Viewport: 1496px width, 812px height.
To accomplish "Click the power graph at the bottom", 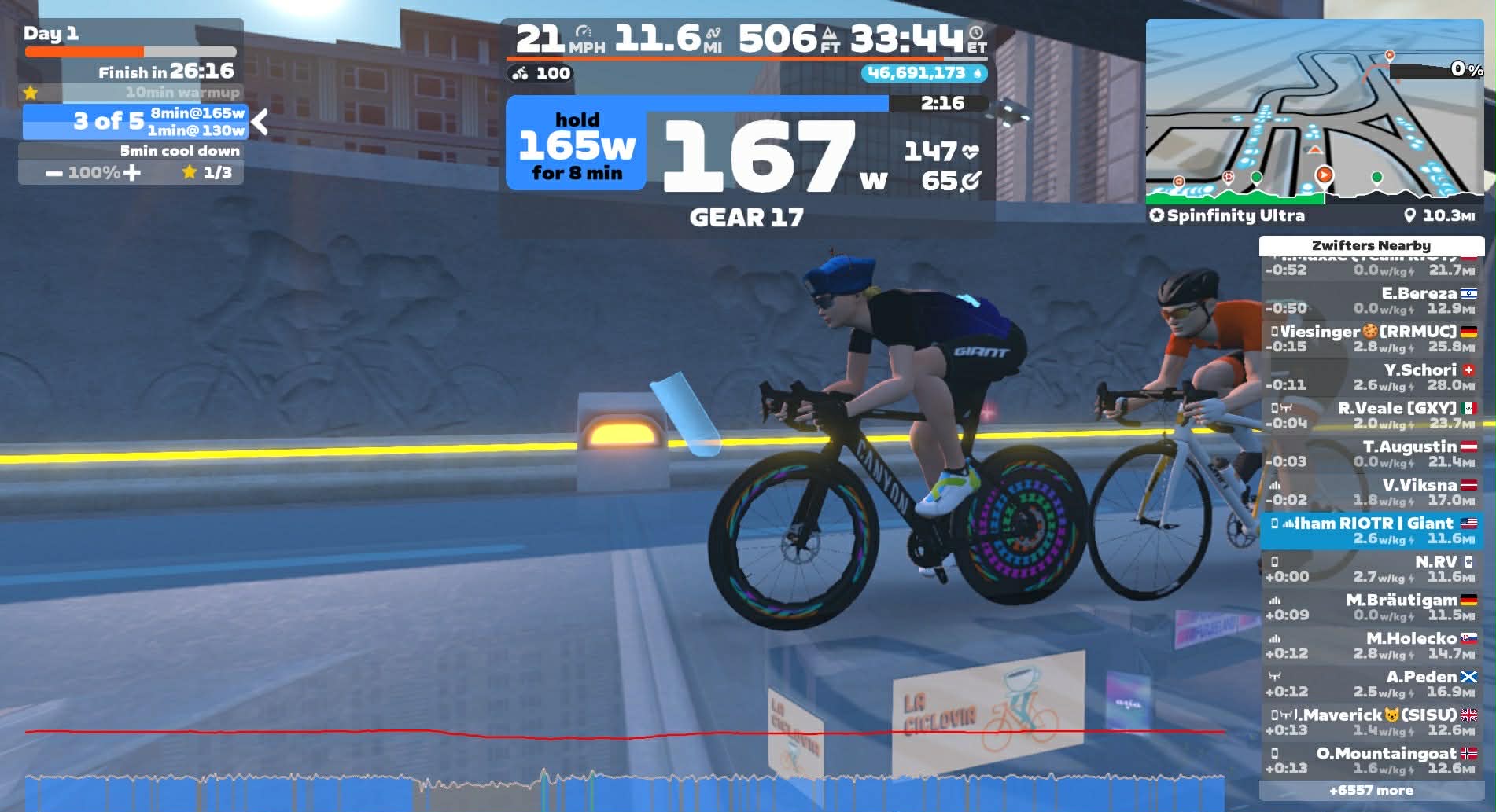I will tap(625, 790).
